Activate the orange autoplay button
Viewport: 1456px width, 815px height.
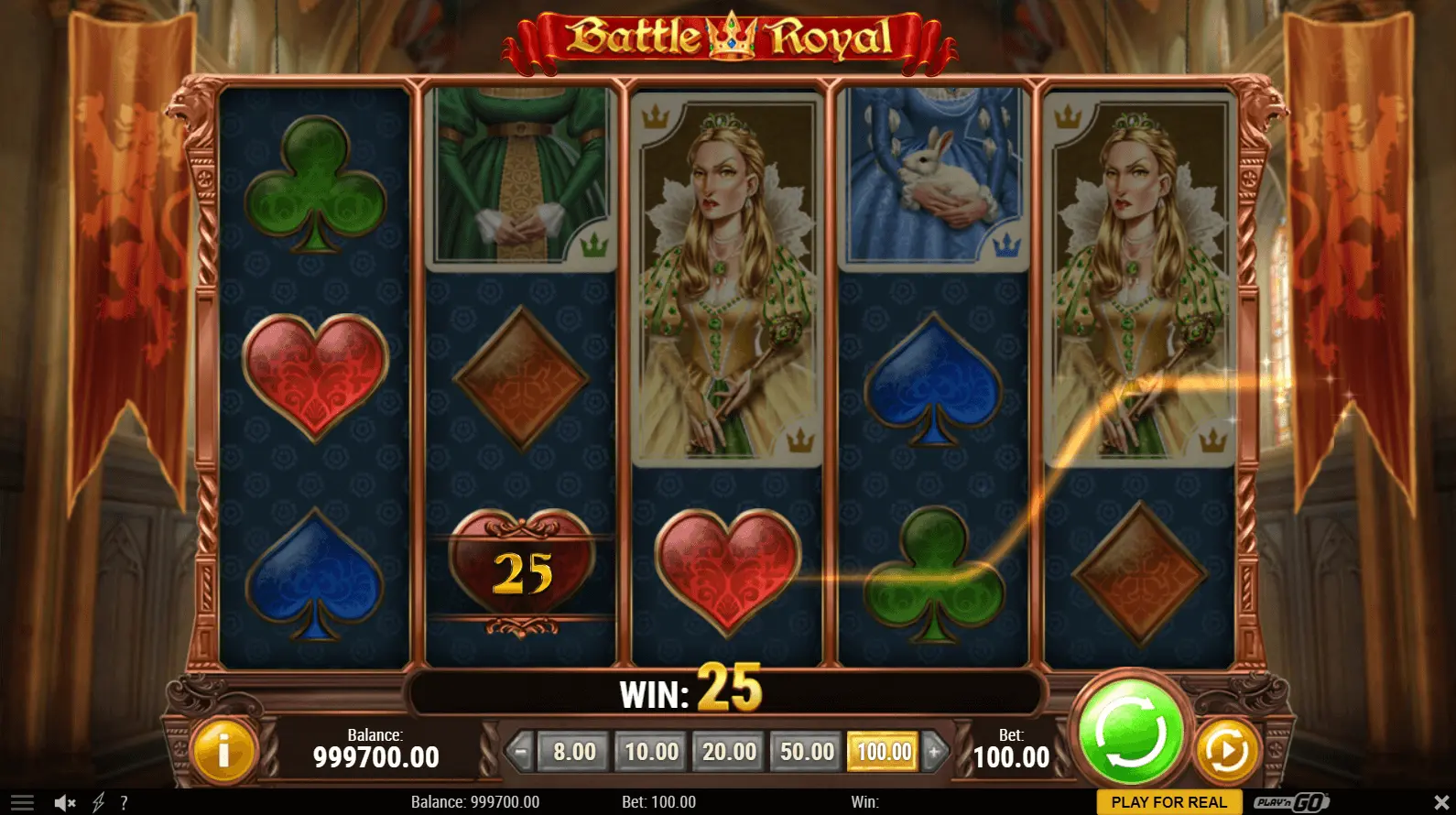[1226, 751]
